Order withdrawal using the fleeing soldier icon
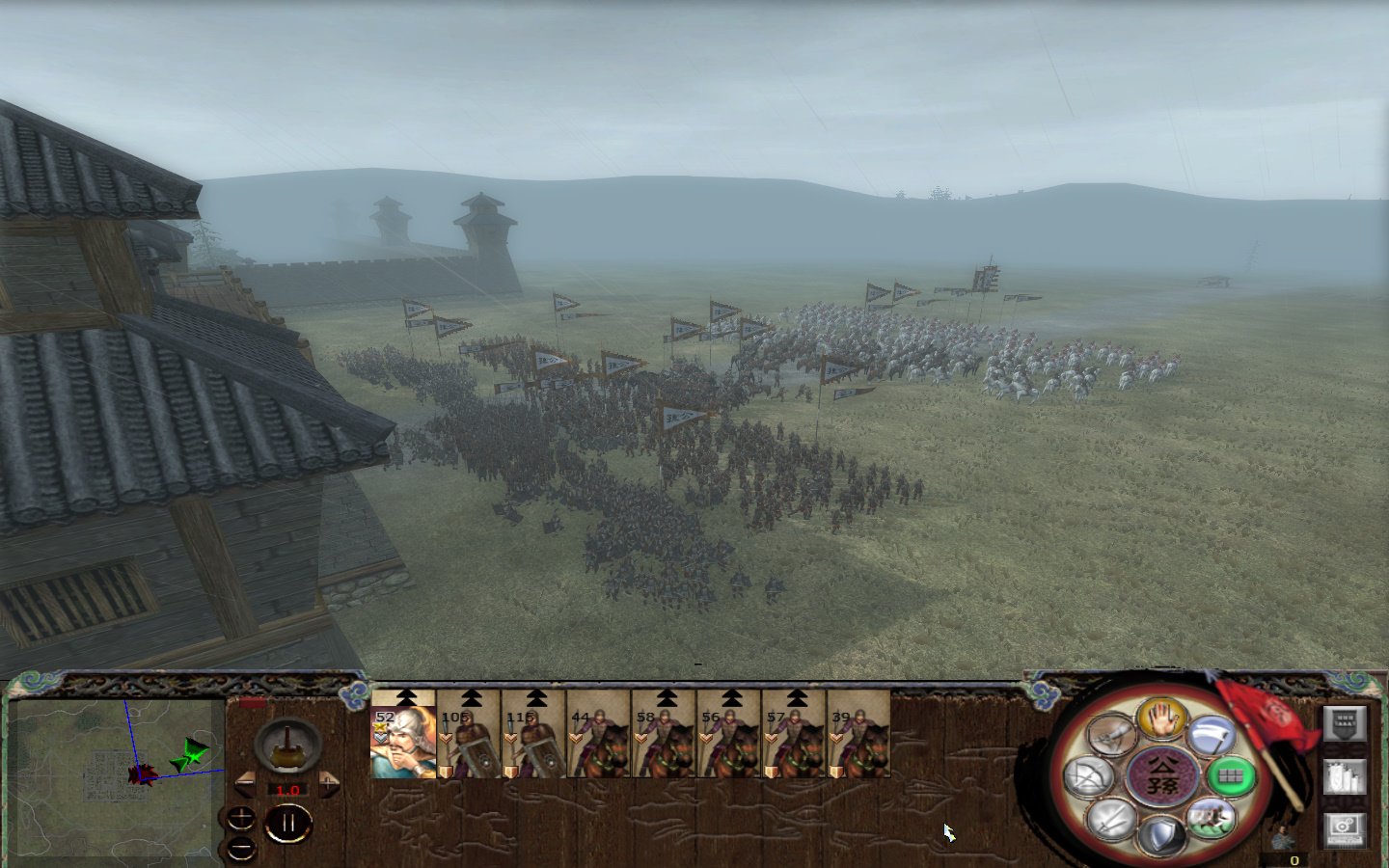1389x868 pixels. [1212, 818]
